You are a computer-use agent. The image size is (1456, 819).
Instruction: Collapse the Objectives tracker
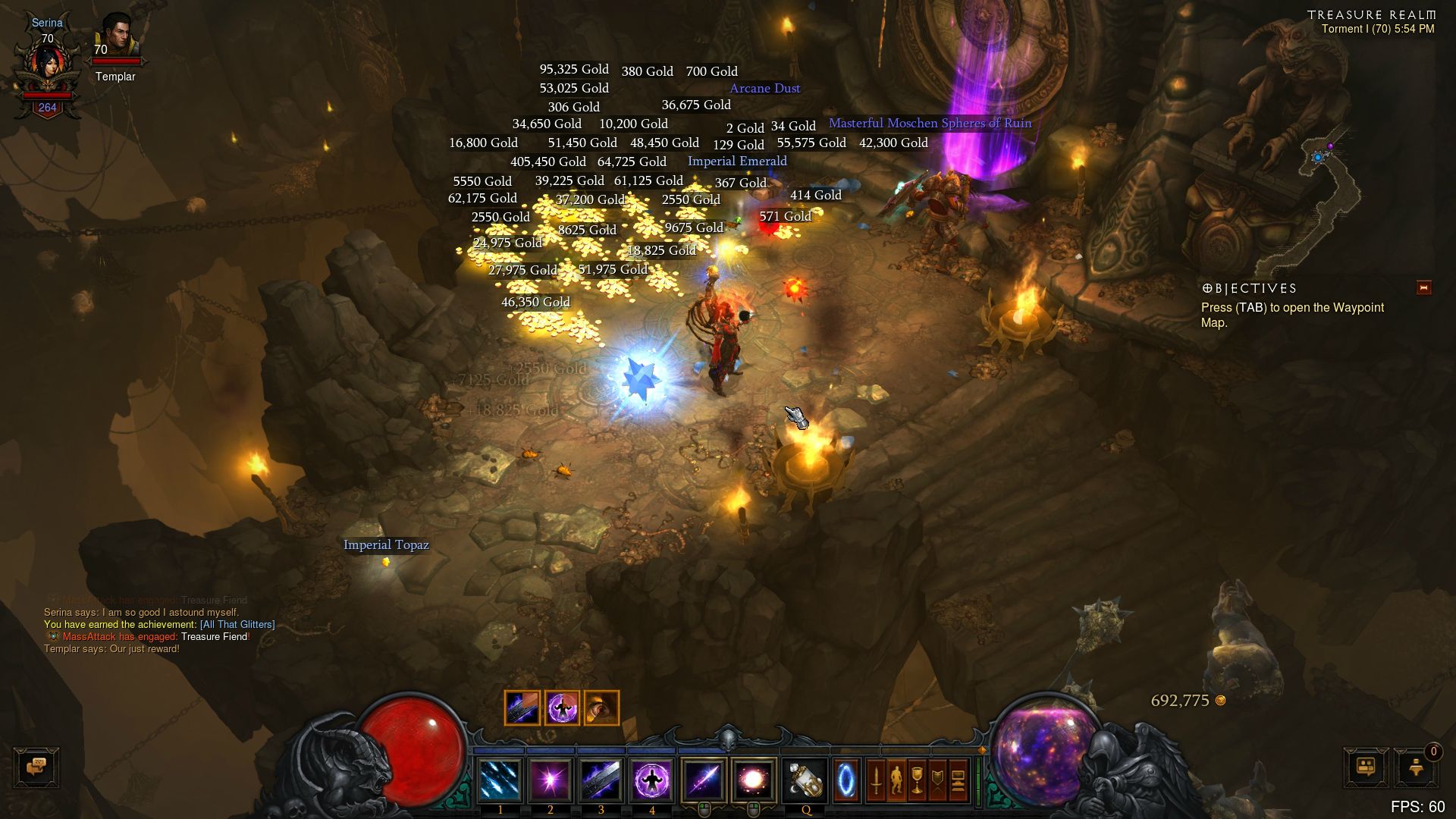[1423, 288]
